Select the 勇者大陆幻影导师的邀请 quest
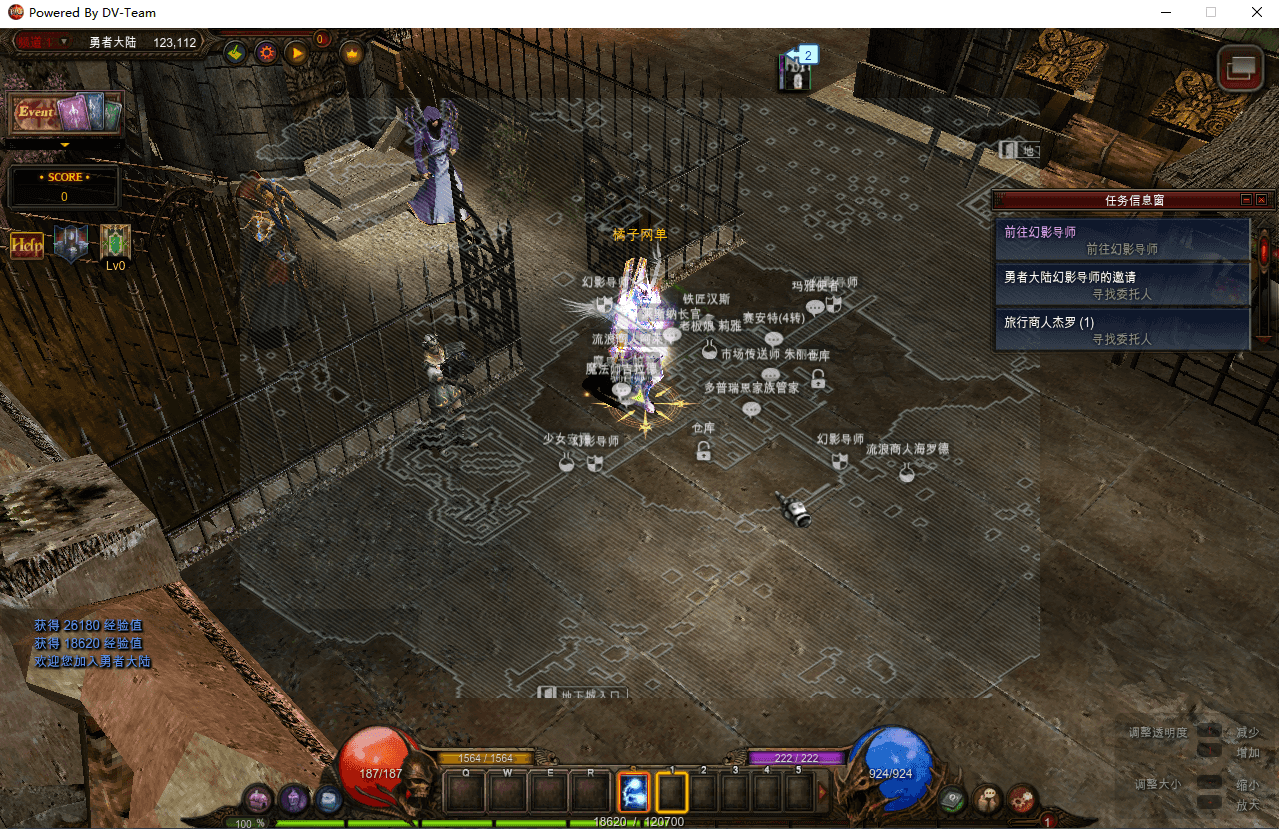Image resolution: width=1279 pixels, height=829 pixels. [1121, 285]
